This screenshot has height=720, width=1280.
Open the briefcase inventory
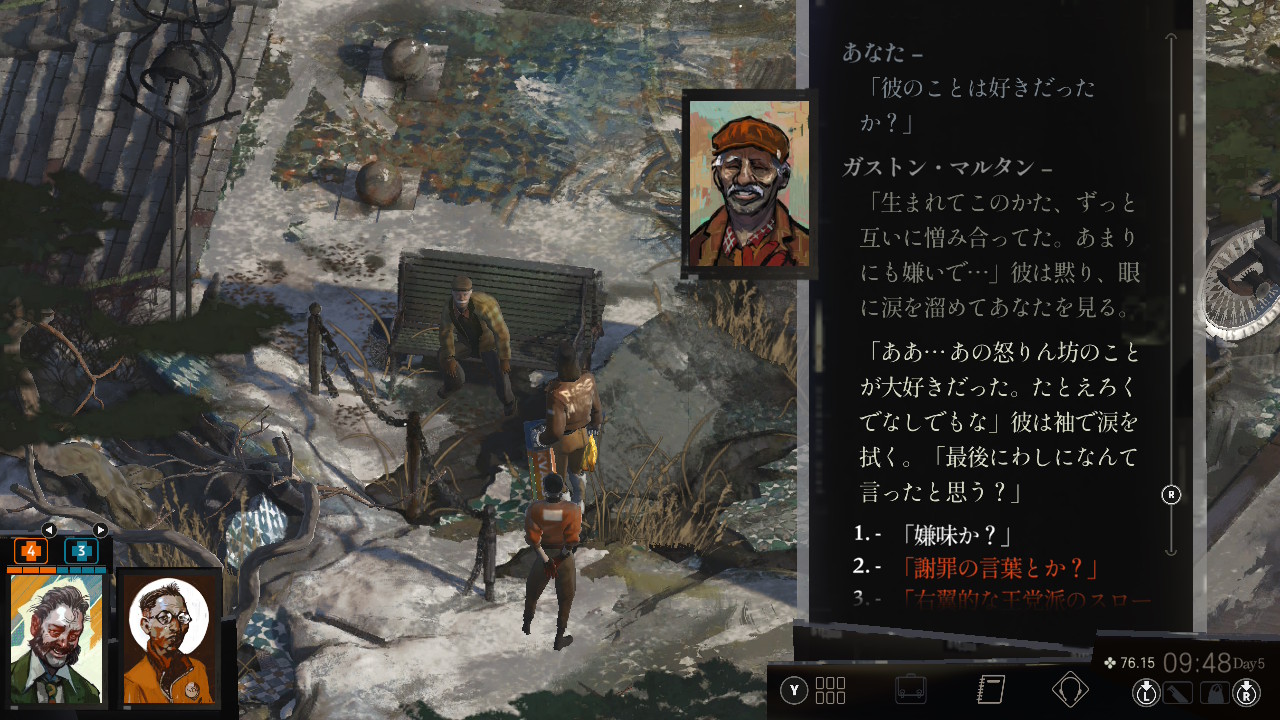911,690
